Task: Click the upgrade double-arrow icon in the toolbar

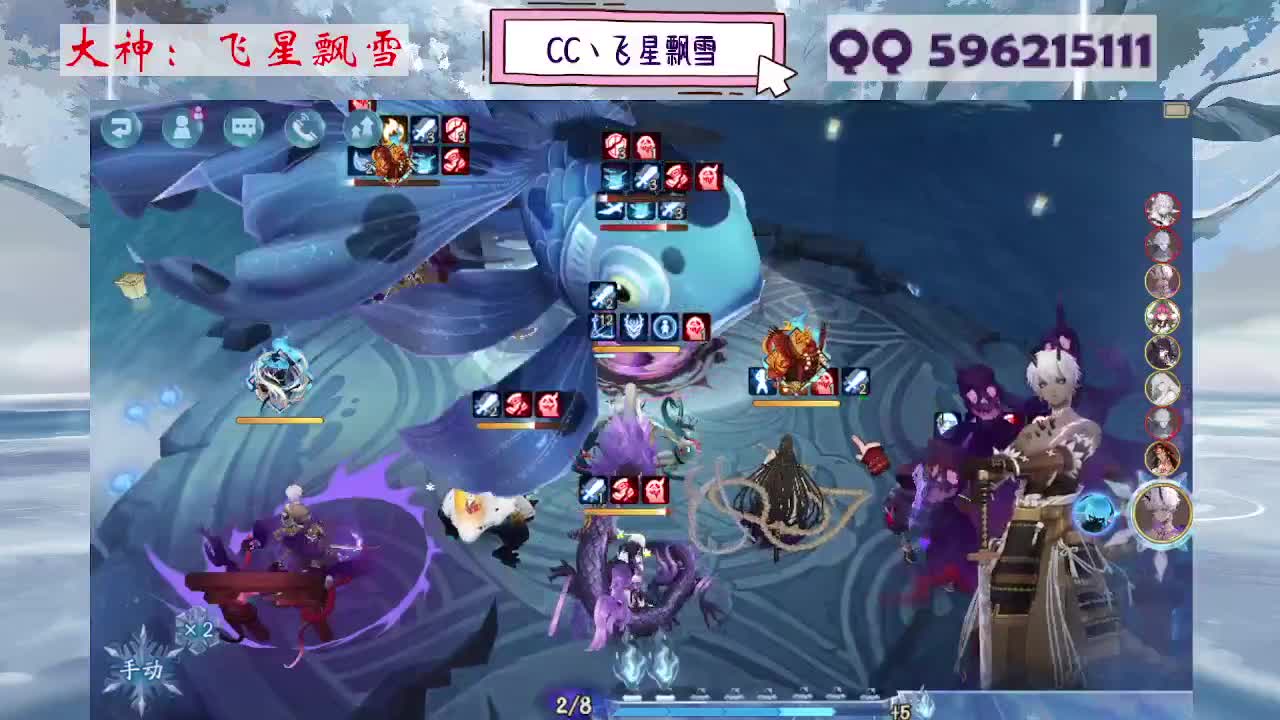Action: 361,128
